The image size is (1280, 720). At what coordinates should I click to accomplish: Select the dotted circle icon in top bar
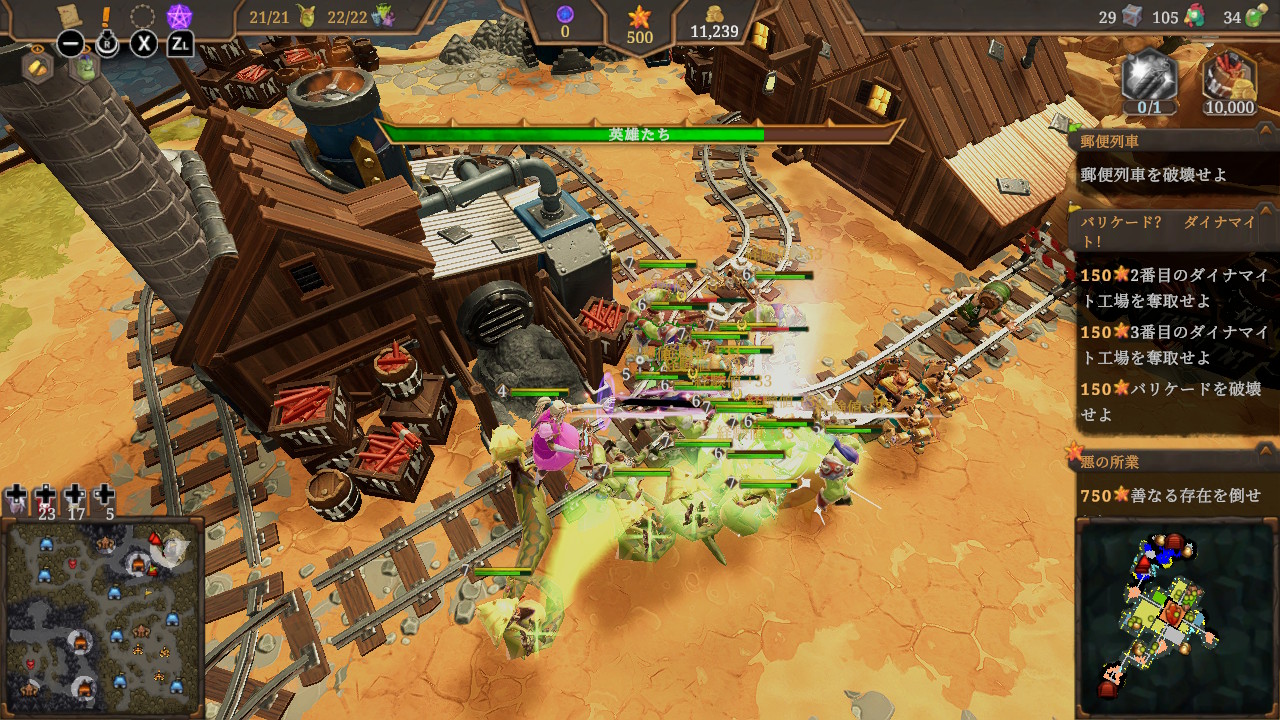[143, 17]
